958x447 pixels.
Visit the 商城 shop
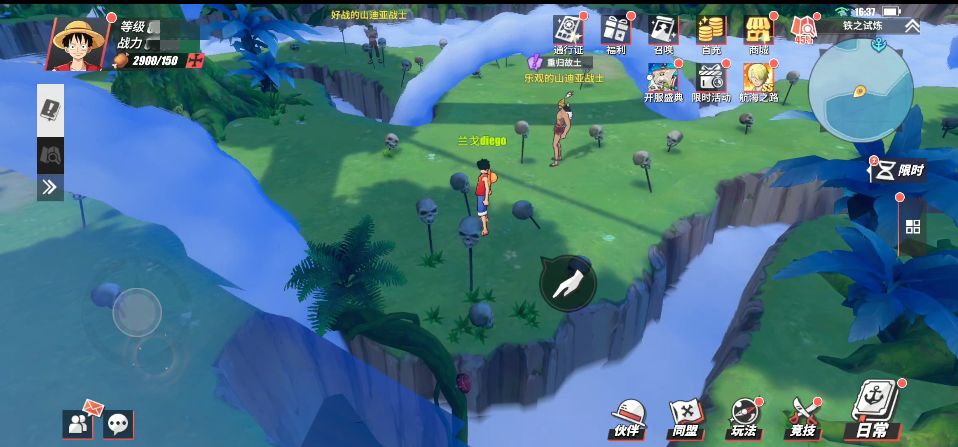pos(758,33)
